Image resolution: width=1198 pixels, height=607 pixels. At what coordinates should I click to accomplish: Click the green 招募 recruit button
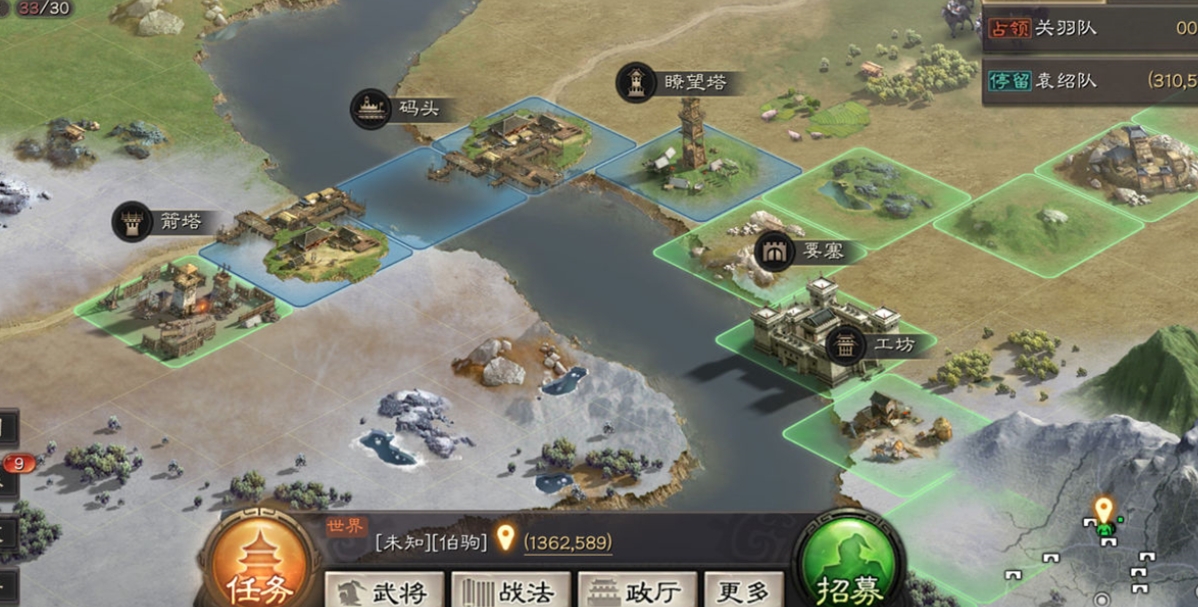(848, 572)
